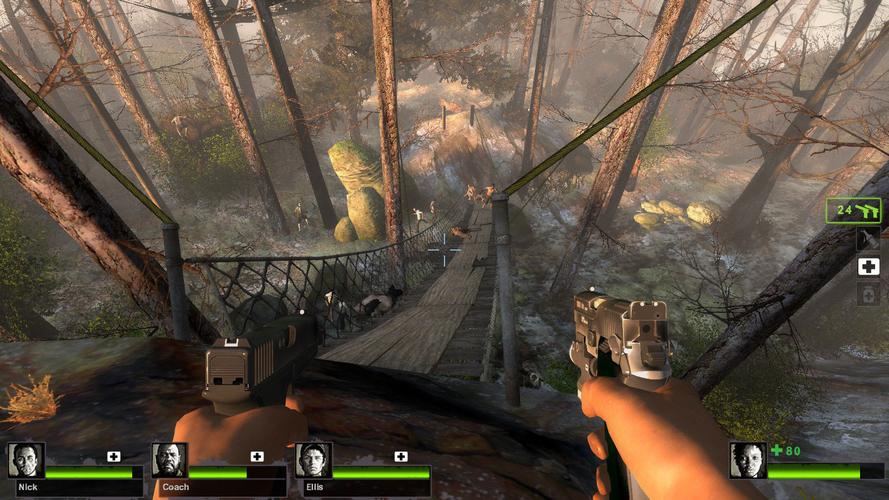This screenshot has width=889, height=500.
Task: Click the medkit icon above Coach's health
Action: (257, 456)
